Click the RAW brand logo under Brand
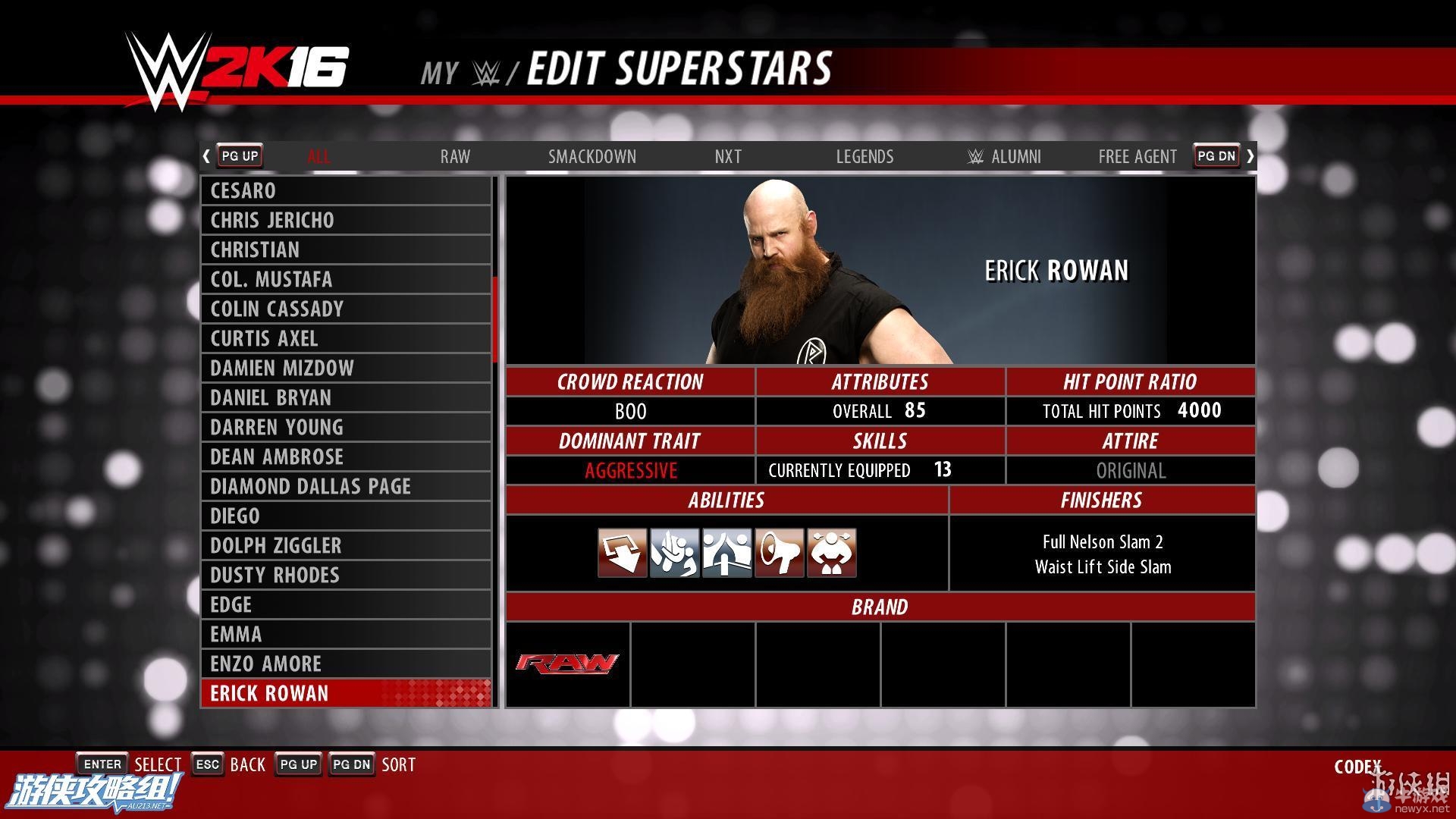 tap(566, 664)
